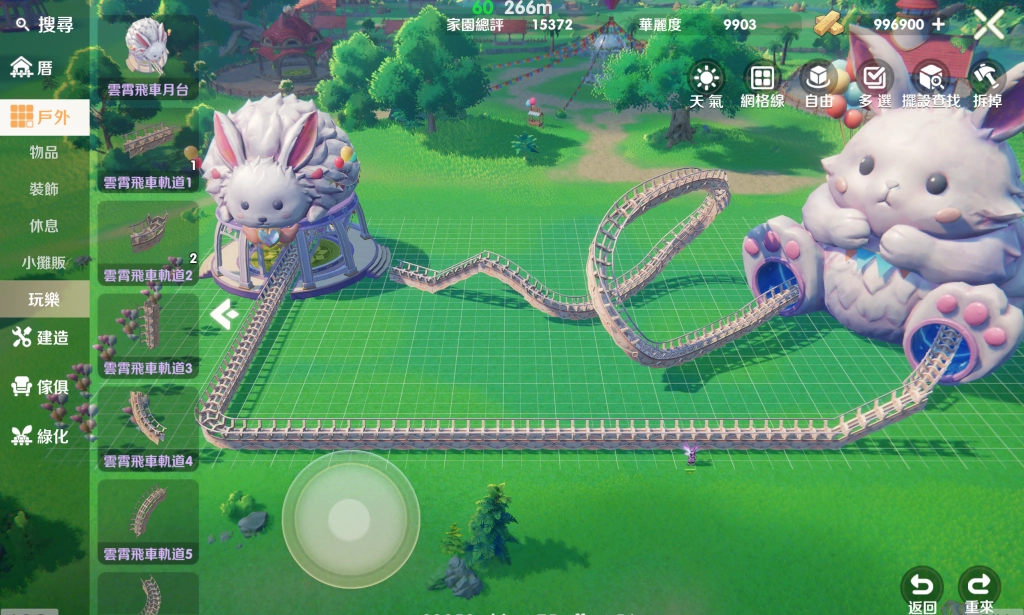Undo with the 返回 arrow button
Viewport: 1024px width, 615px height.
(x=921, y=588)
